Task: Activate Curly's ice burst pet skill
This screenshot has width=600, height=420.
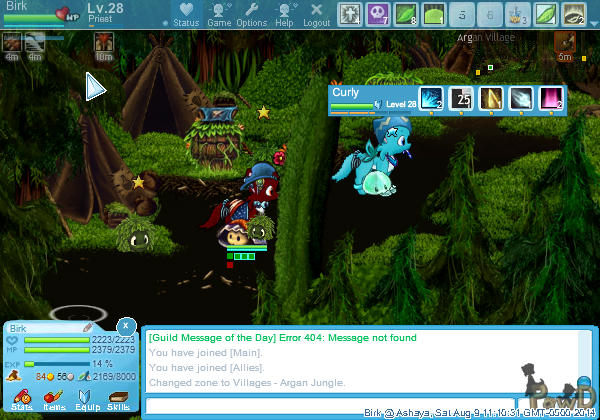Action: (431, 98)
